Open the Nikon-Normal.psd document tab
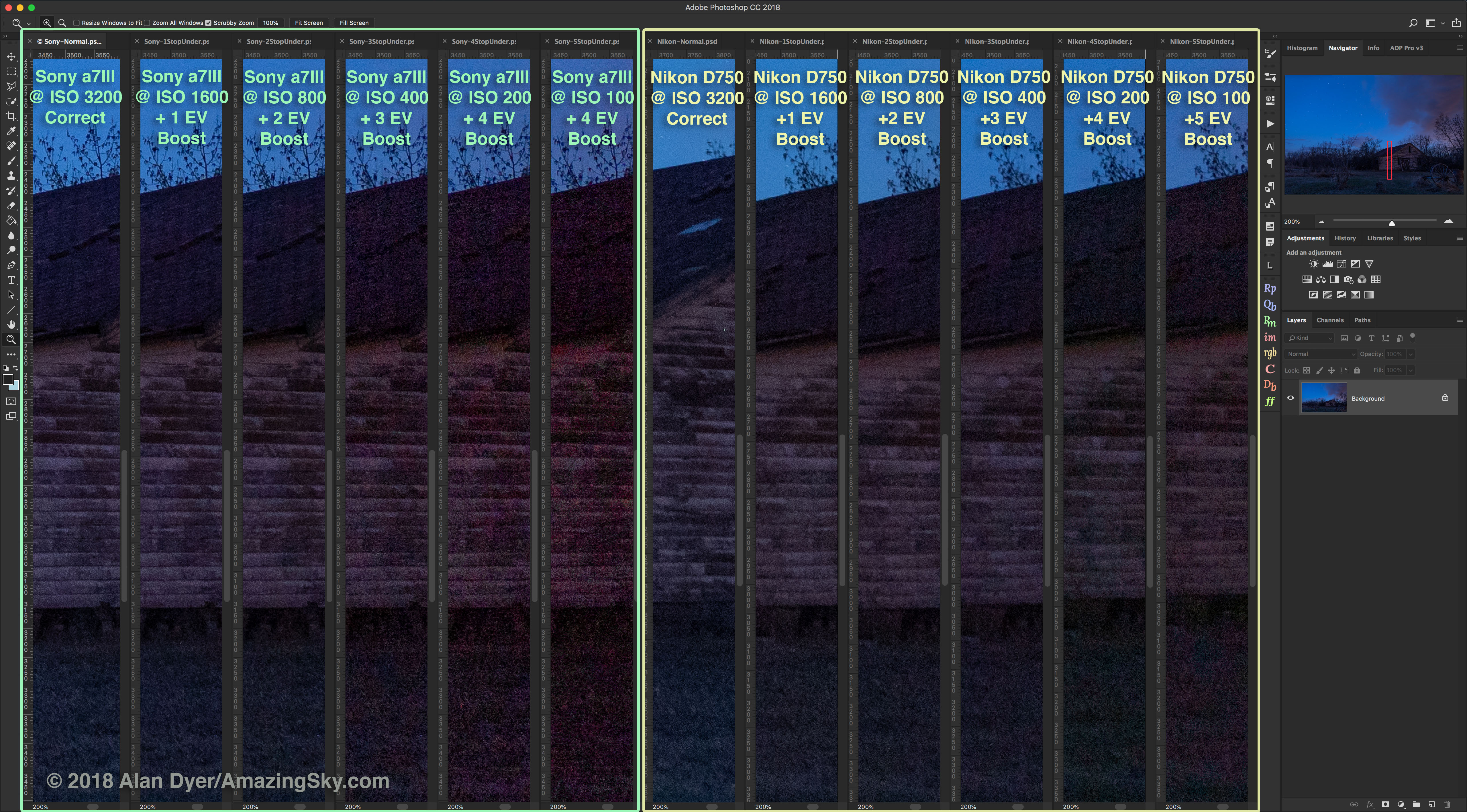1467x812 pixels. point(686,42)
